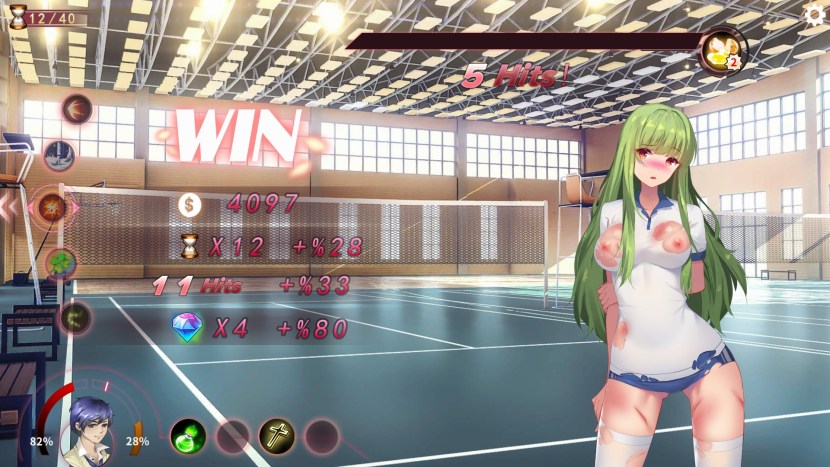Select the four-leaf clover skill icon
This screenshot has height=467, width=830.
(61, 263)
